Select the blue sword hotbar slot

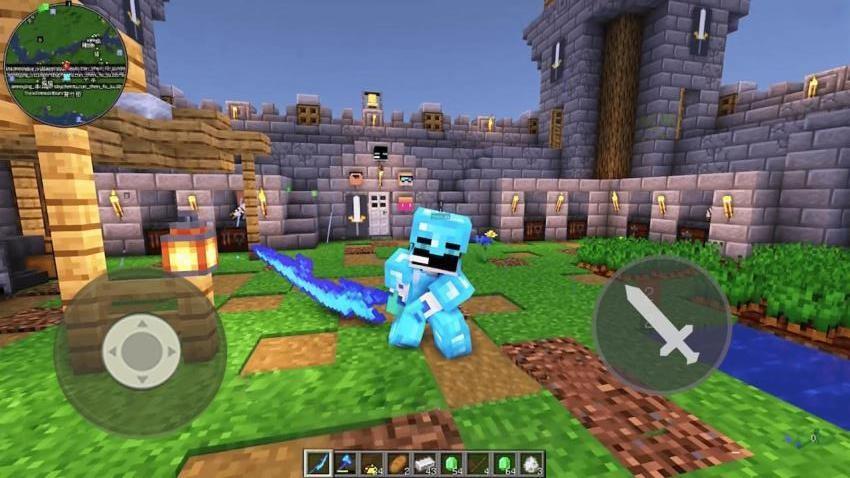click(x=319, y=462)
